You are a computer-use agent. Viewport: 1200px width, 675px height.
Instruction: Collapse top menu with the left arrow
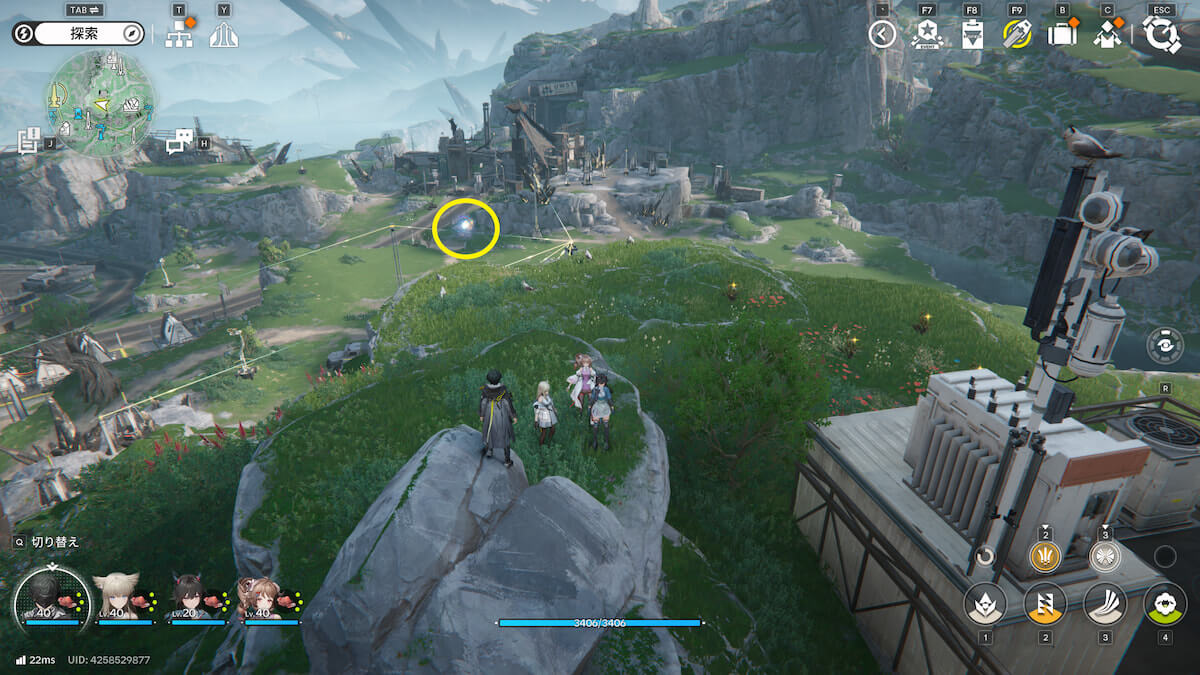tap(881, 35)
